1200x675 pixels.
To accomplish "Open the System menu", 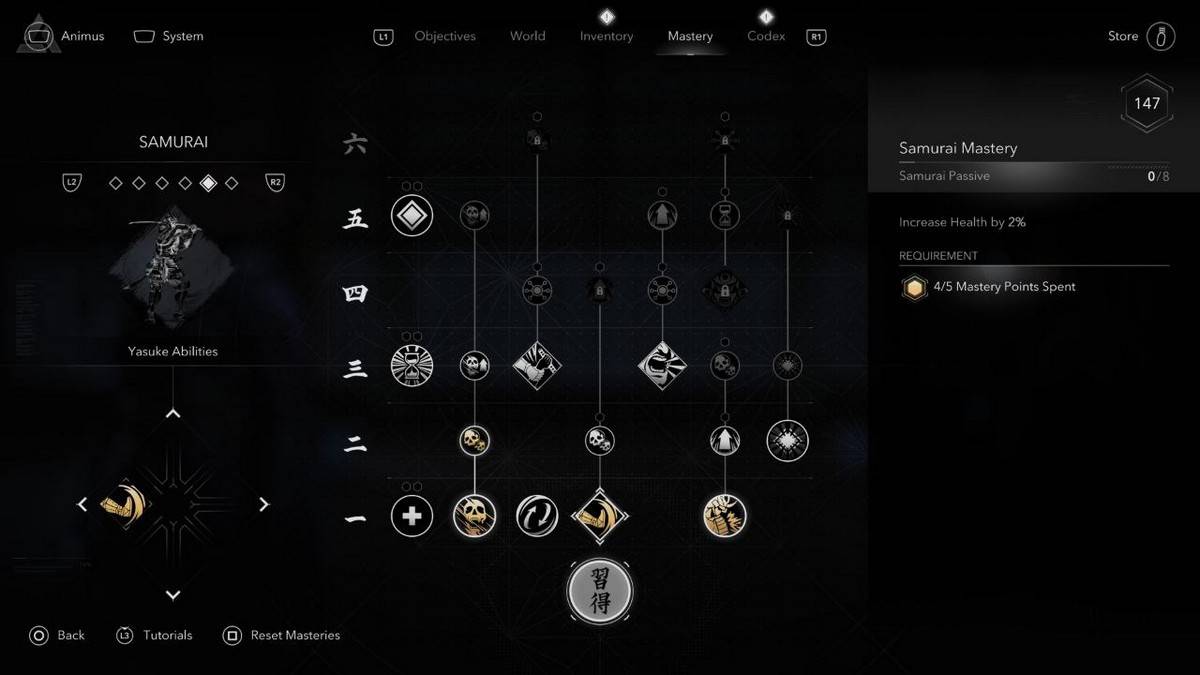I will [169, 36].
